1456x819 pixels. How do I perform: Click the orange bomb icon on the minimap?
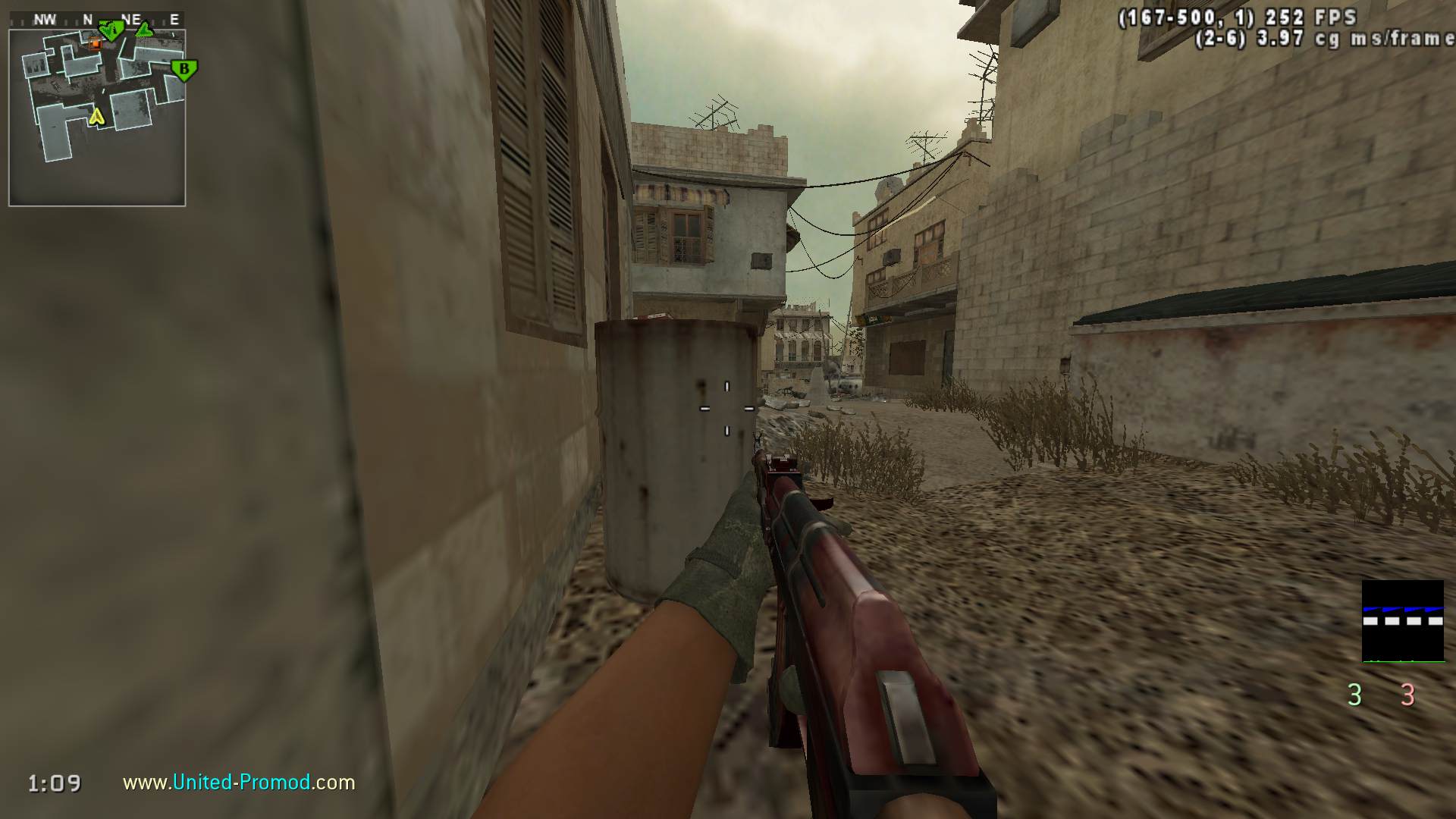coord(96,45)
